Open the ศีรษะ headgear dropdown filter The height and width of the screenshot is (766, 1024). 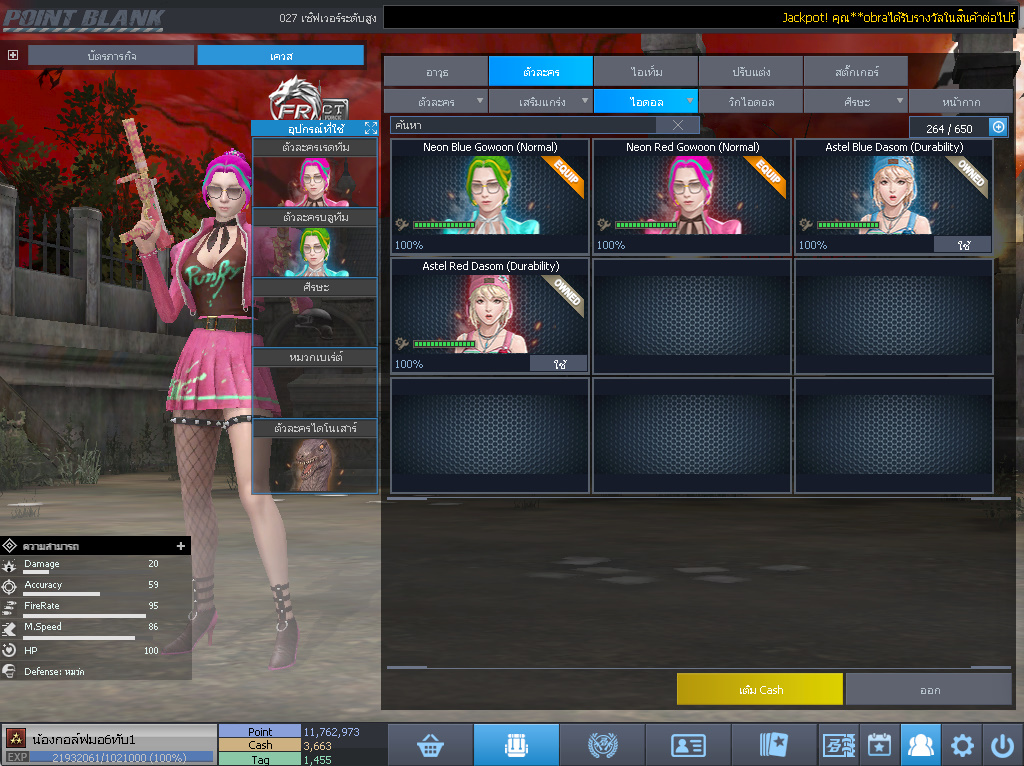856,101
